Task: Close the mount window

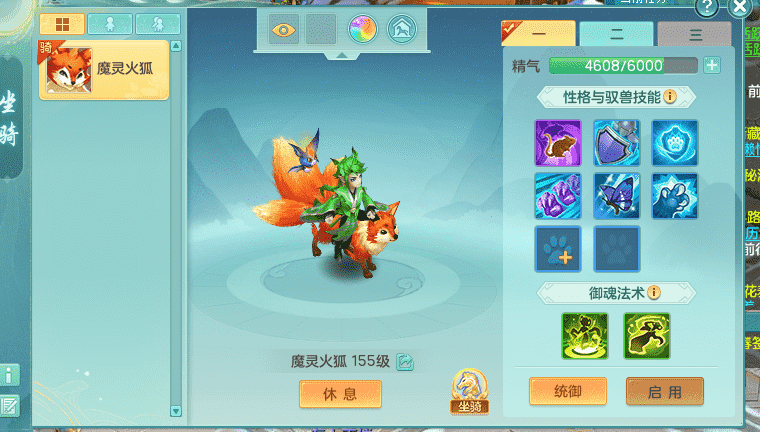Action: pyautogui.click(x=741, y=9)
